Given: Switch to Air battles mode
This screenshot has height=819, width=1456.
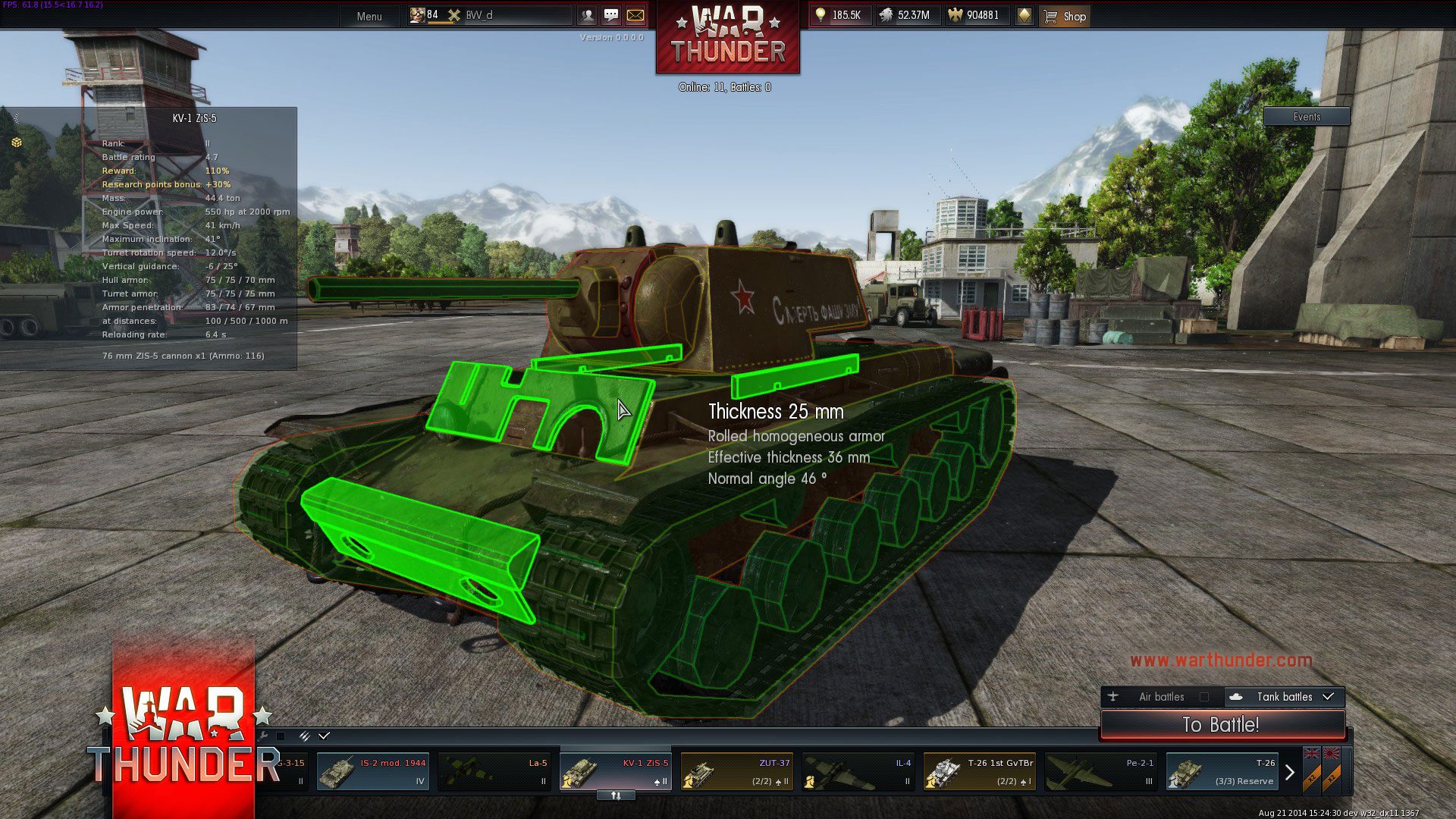Looking at the screenshot, I should (x=1160, y=697).
